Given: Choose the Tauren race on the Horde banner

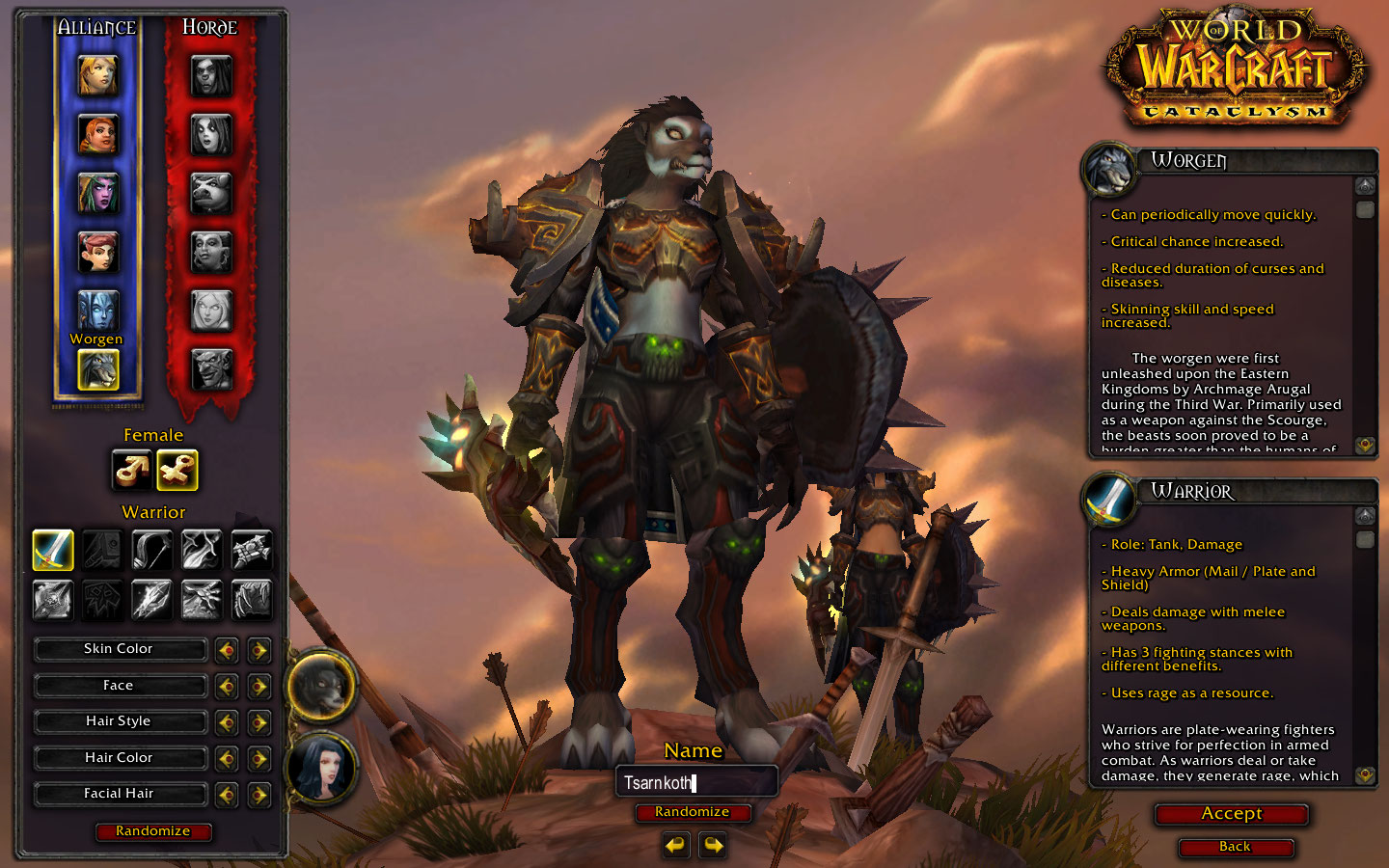Looking at the screenshot, I should click(x=211, y=193).
